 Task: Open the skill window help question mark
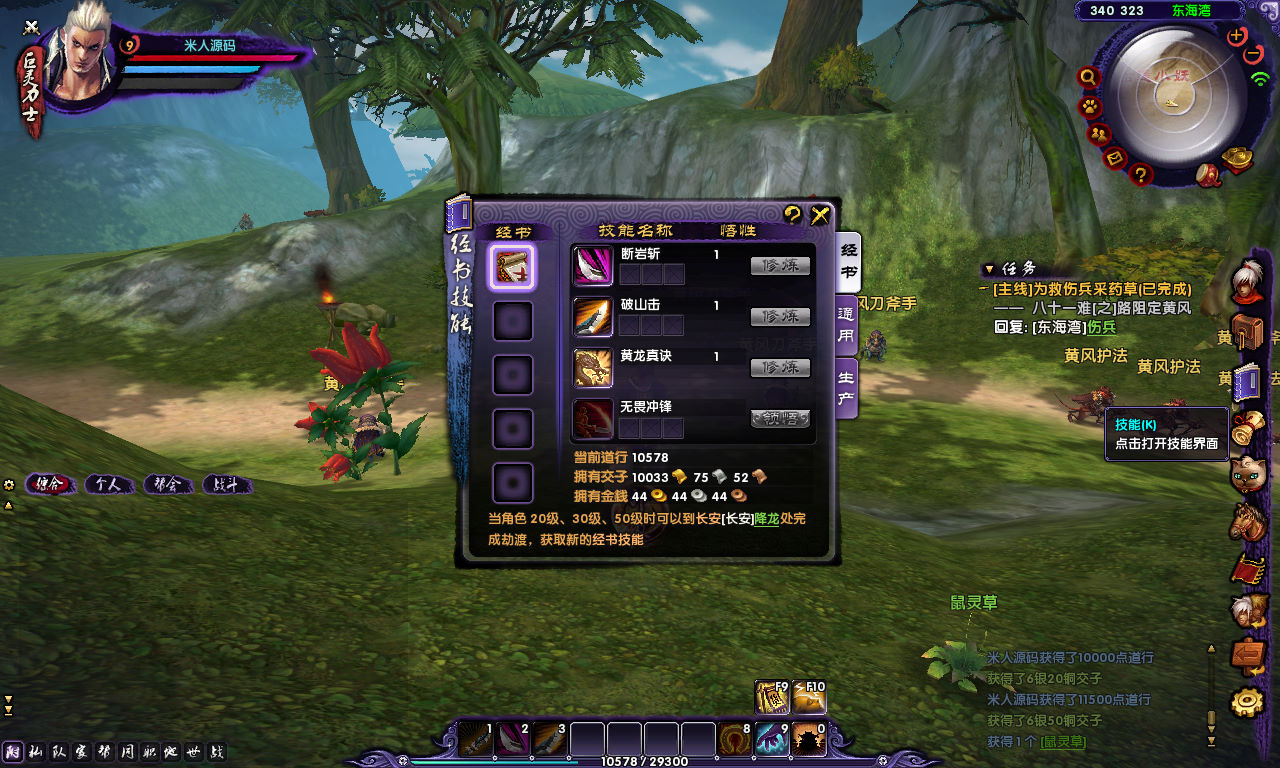point(793,214)
